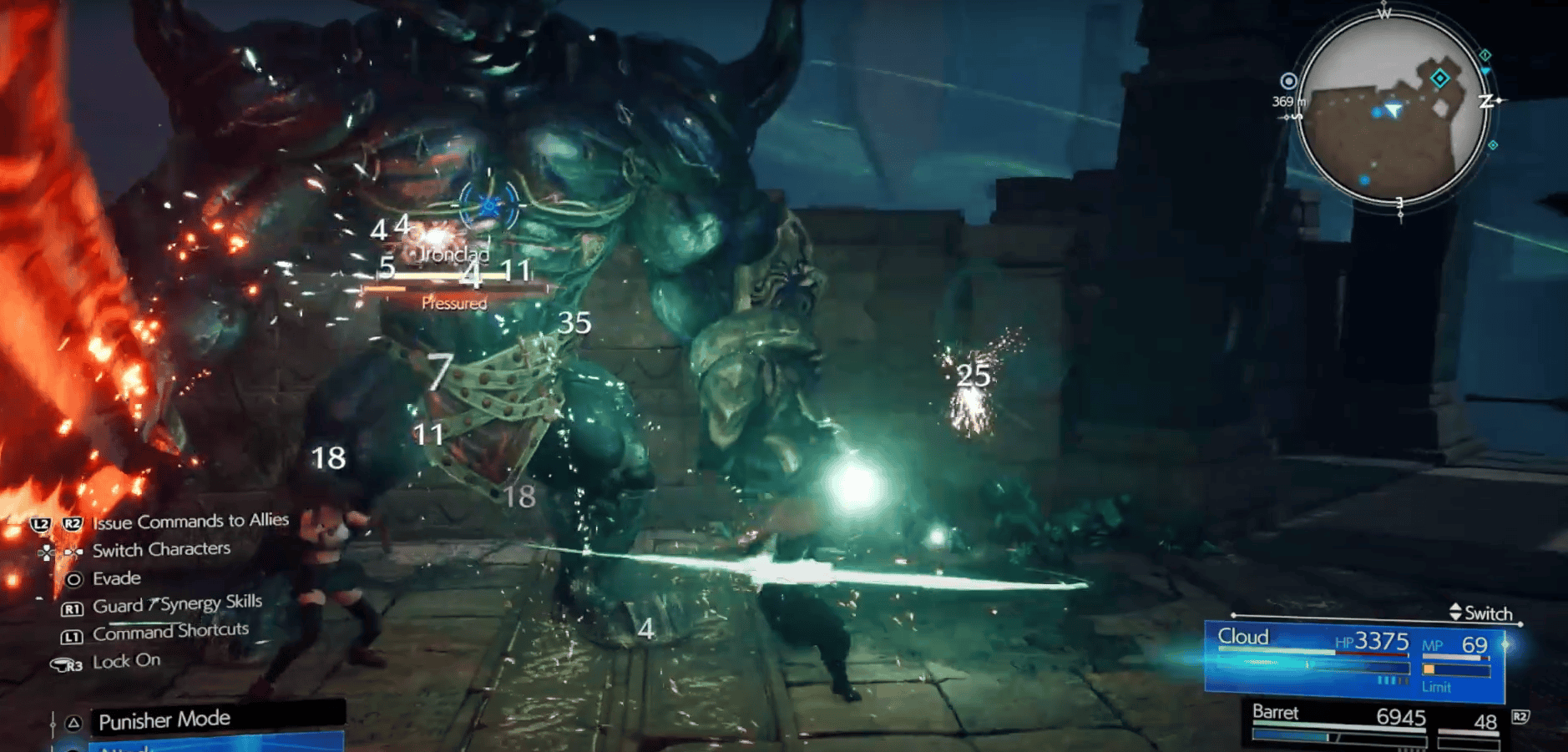This screenshot has width=1568, height=752.
Task: Select the Punisher Mode command
Action: click(x=165, y=719)
